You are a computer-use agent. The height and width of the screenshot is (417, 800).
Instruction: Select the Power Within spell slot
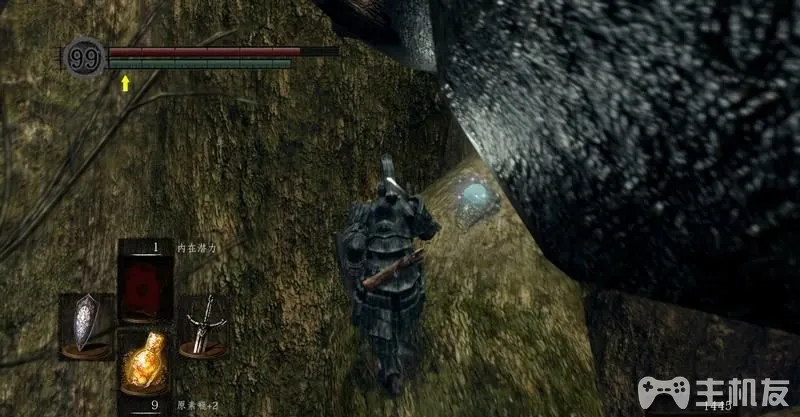coord(145,285)
